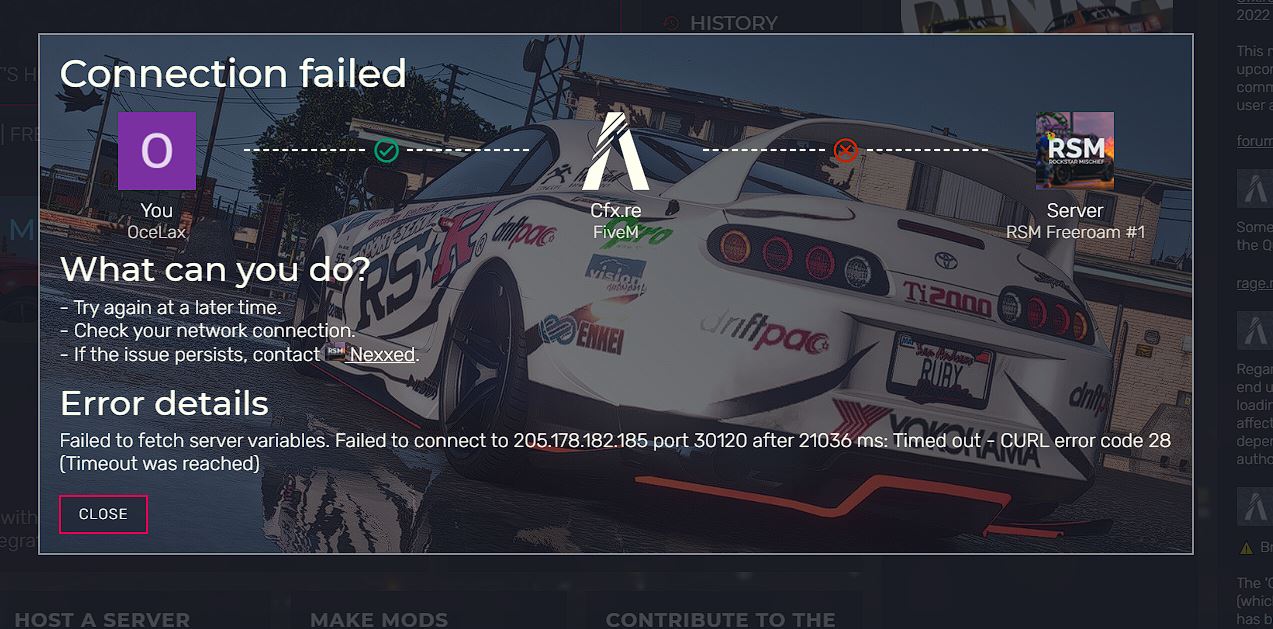Image resolution: width=1273 pixels, height=629 pixels.
Task: Open the Nexxed contact link
Action: pos(383,354)
